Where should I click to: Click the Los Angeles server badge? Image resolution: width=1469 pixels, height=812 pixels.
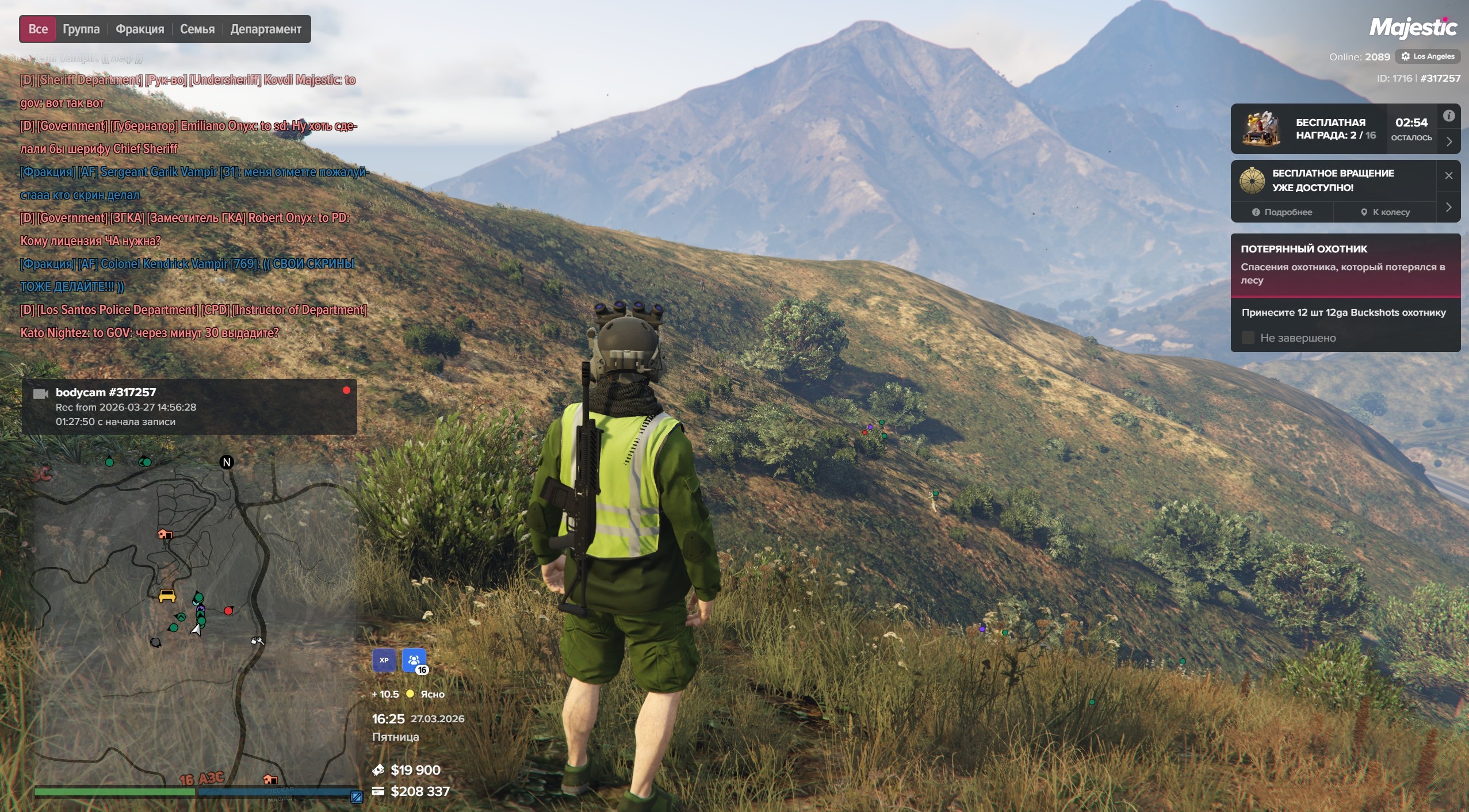pos(1428,56)
